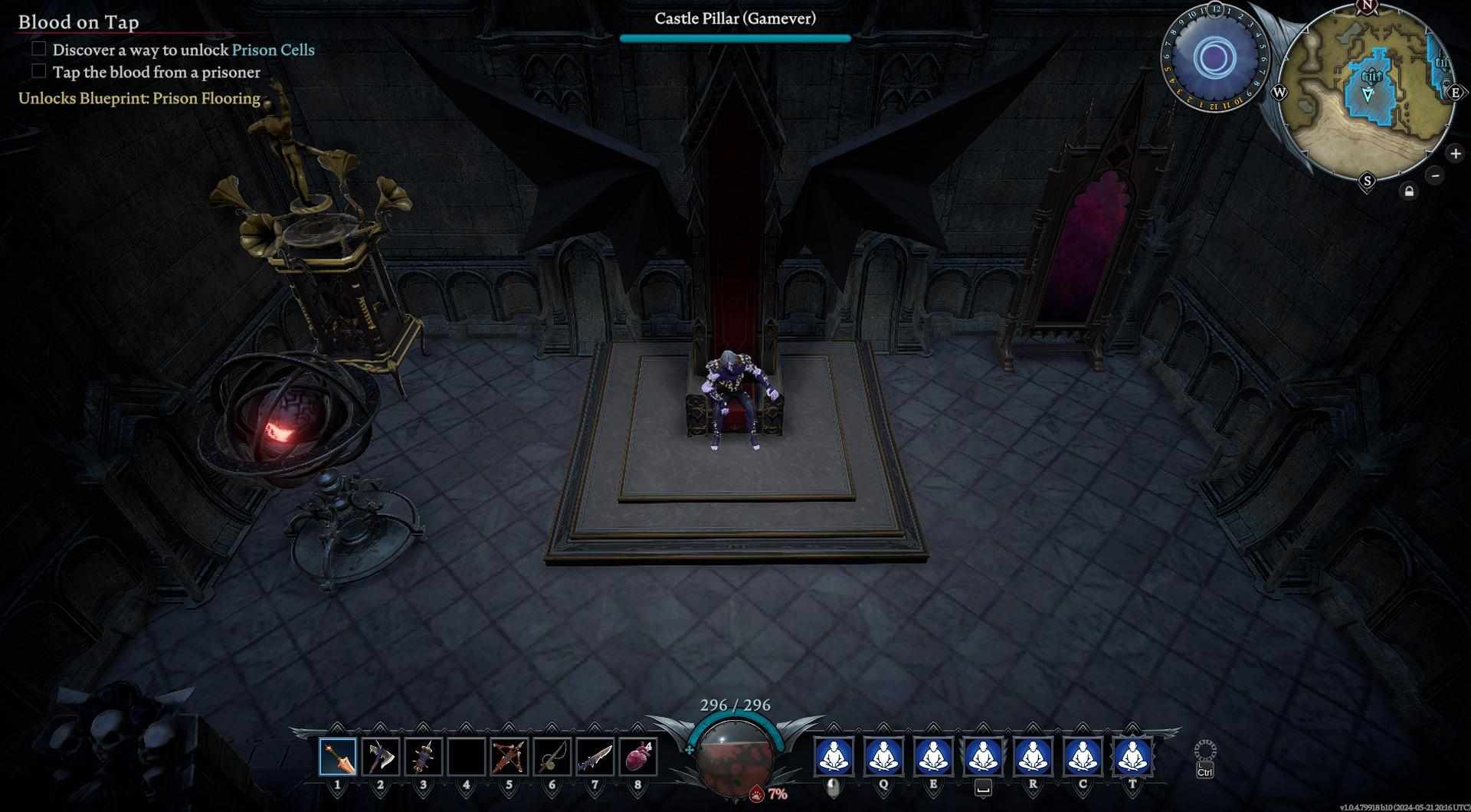This screenshot has height=812, width=1471.
Task: Pick the serrated blade in slot 7
Action: tap(595, 758)
